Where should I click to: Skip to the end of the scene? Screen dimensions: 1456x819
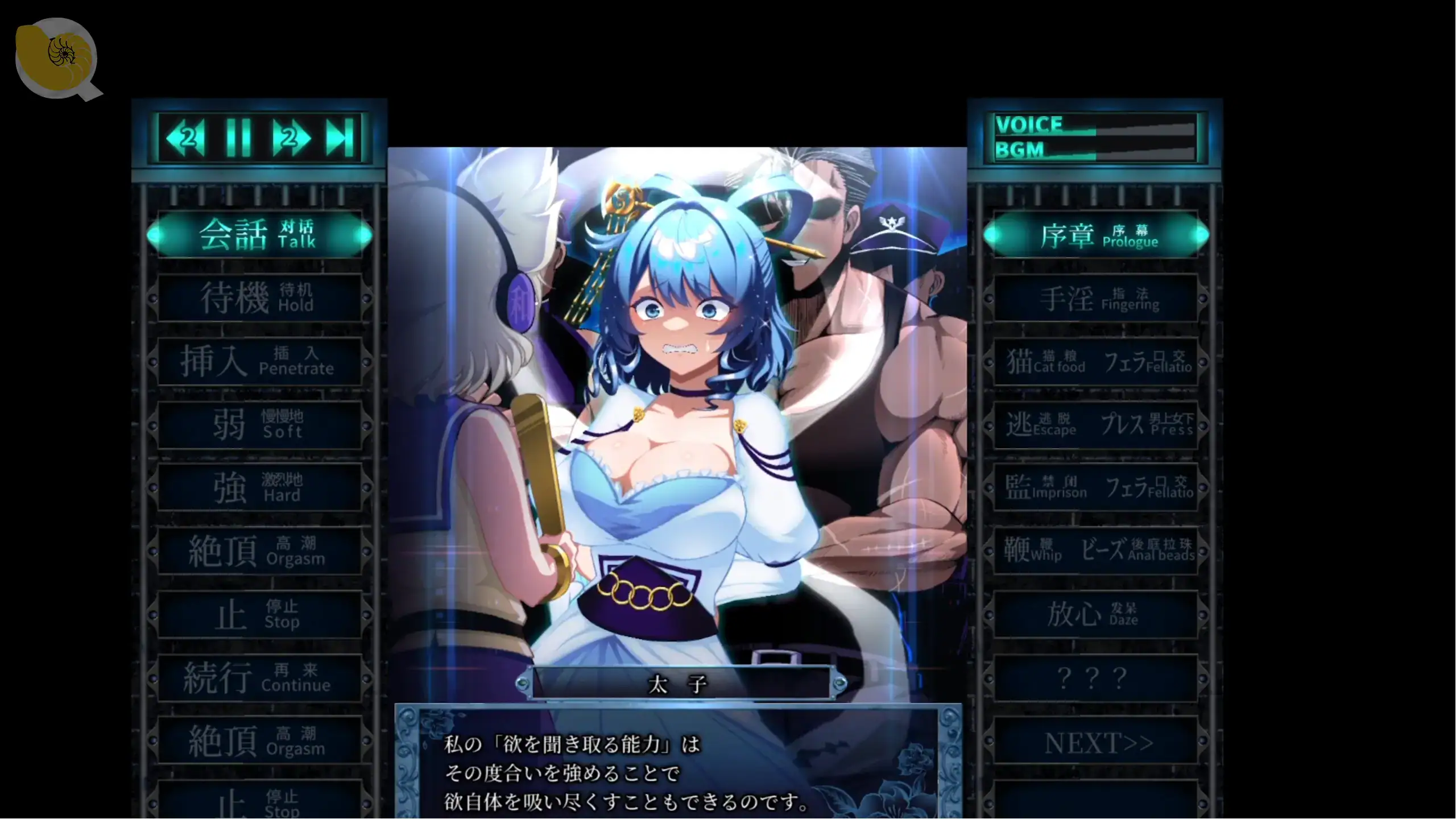click(340, 138)
